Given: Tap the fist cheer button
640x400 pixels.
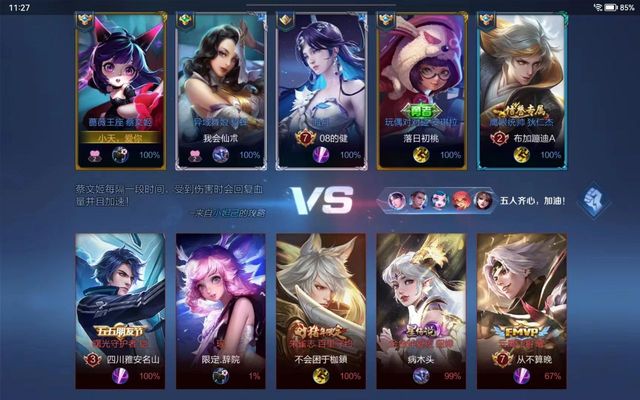Looking at the screenshot, I should point(592,197).
